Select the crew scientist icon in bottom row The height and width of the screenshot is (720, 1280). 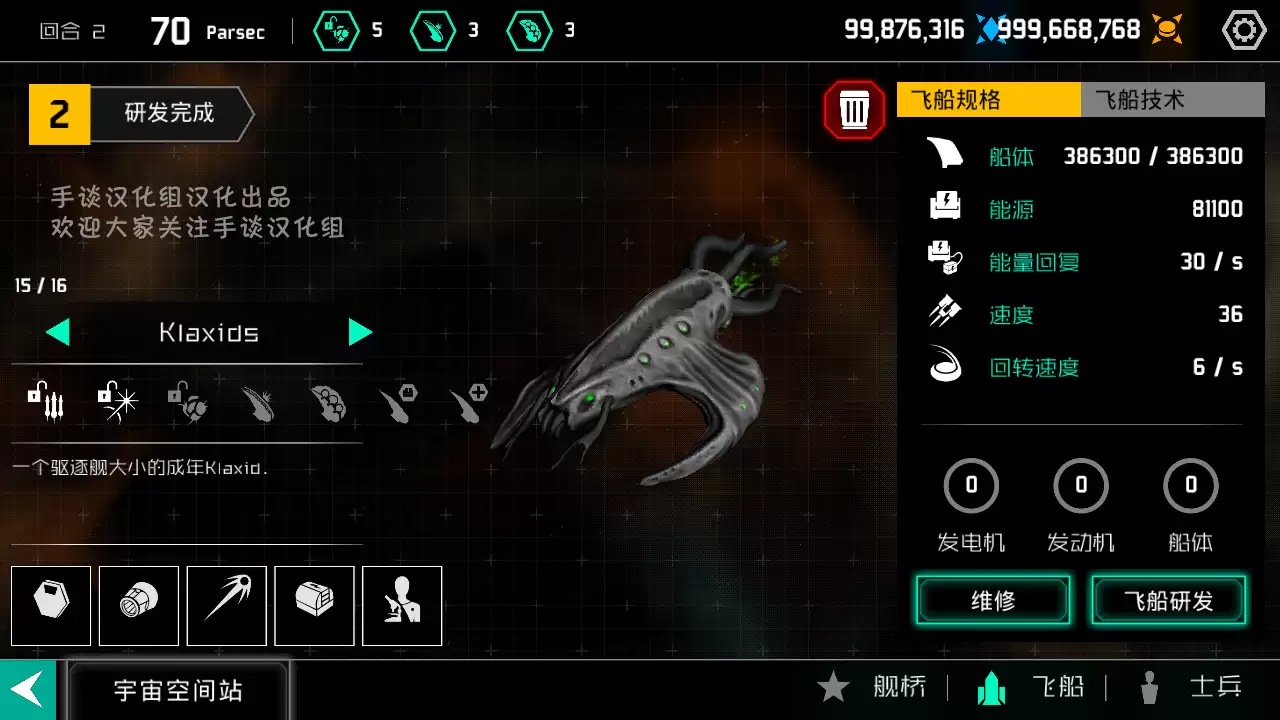[x=402, y=606]
